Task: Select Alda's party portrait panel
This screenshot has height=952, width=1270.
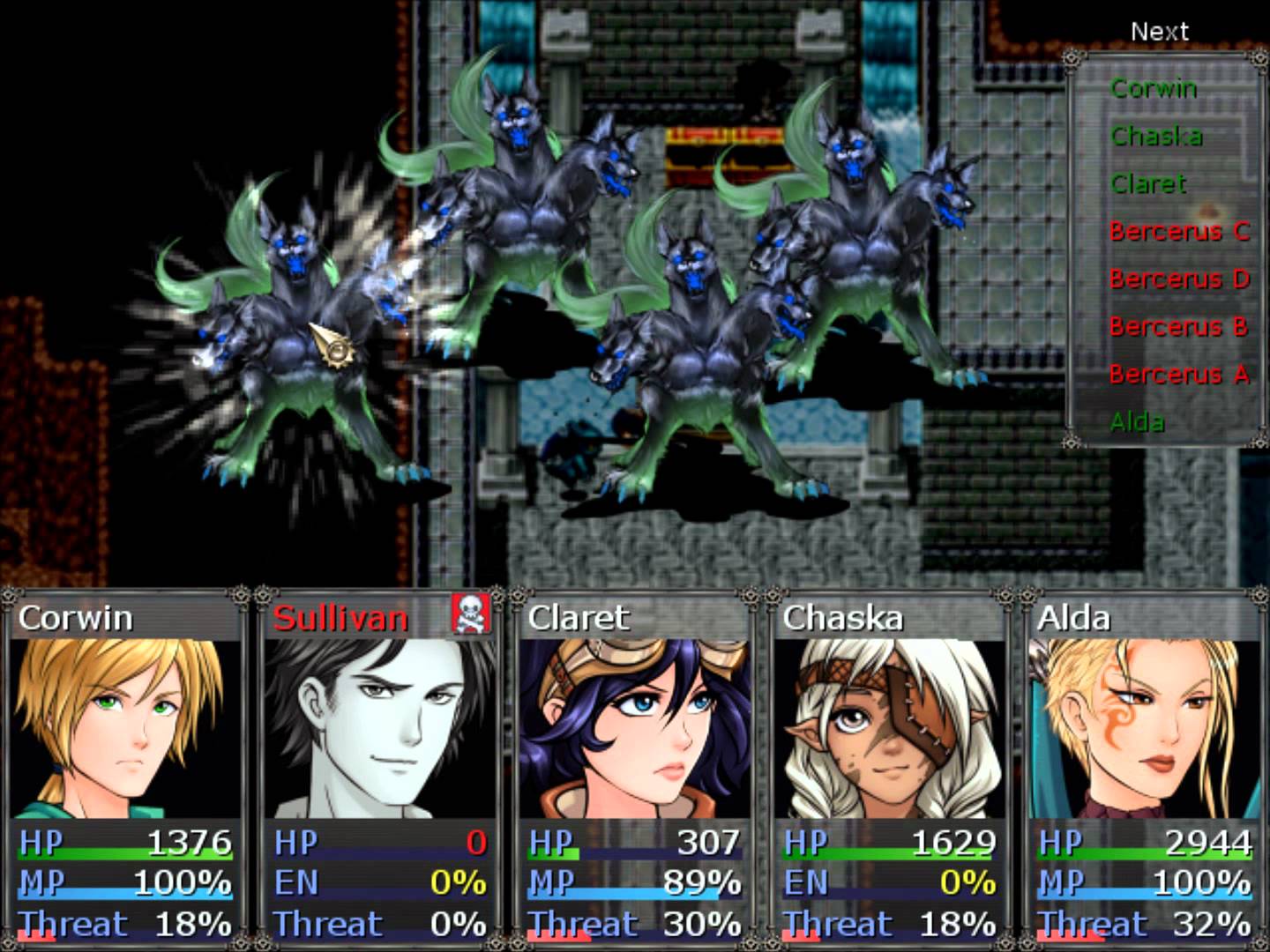Action: point(1144,727)
